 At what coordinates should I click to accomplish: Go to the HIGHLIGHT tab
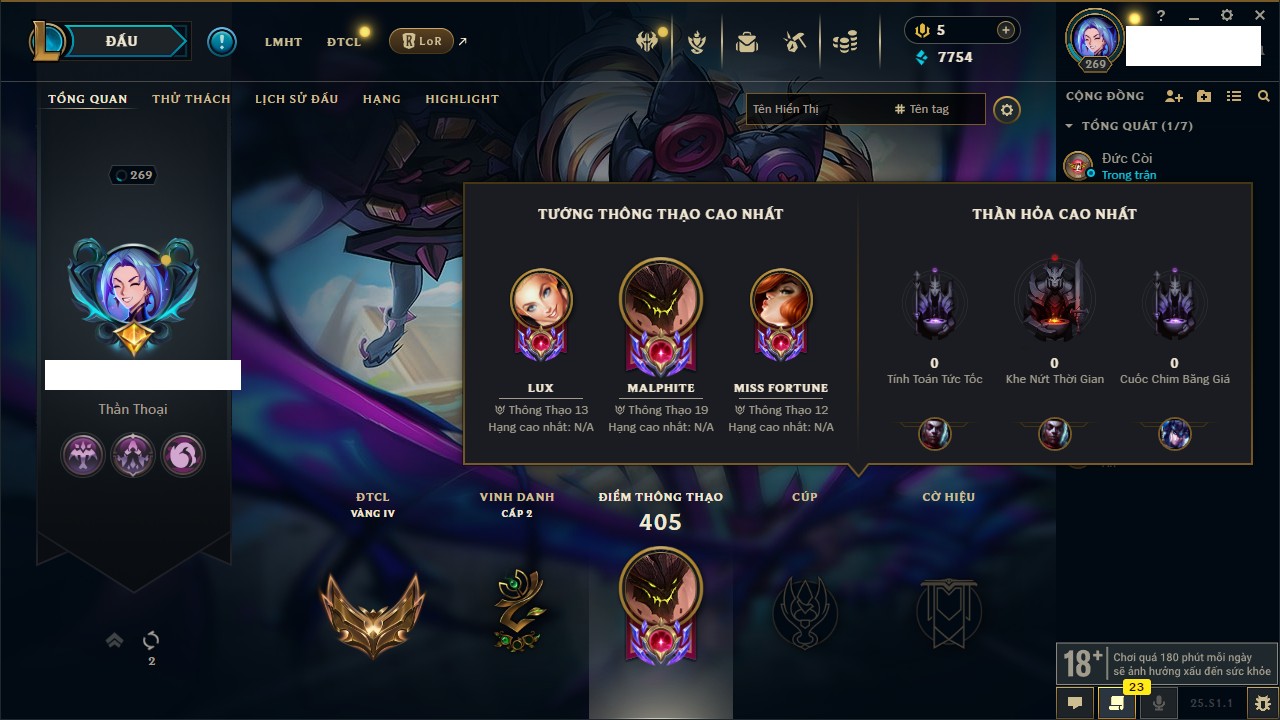(462, 99)
